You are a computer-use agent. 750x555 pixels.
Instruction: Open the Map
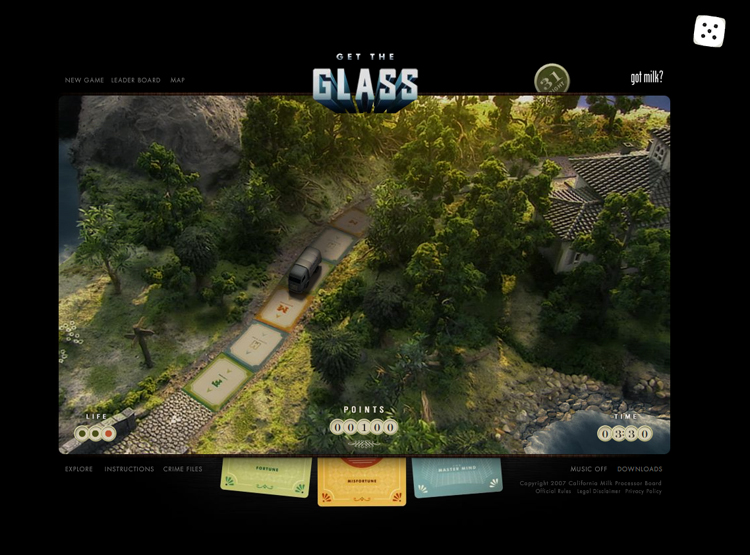point(177,80)
